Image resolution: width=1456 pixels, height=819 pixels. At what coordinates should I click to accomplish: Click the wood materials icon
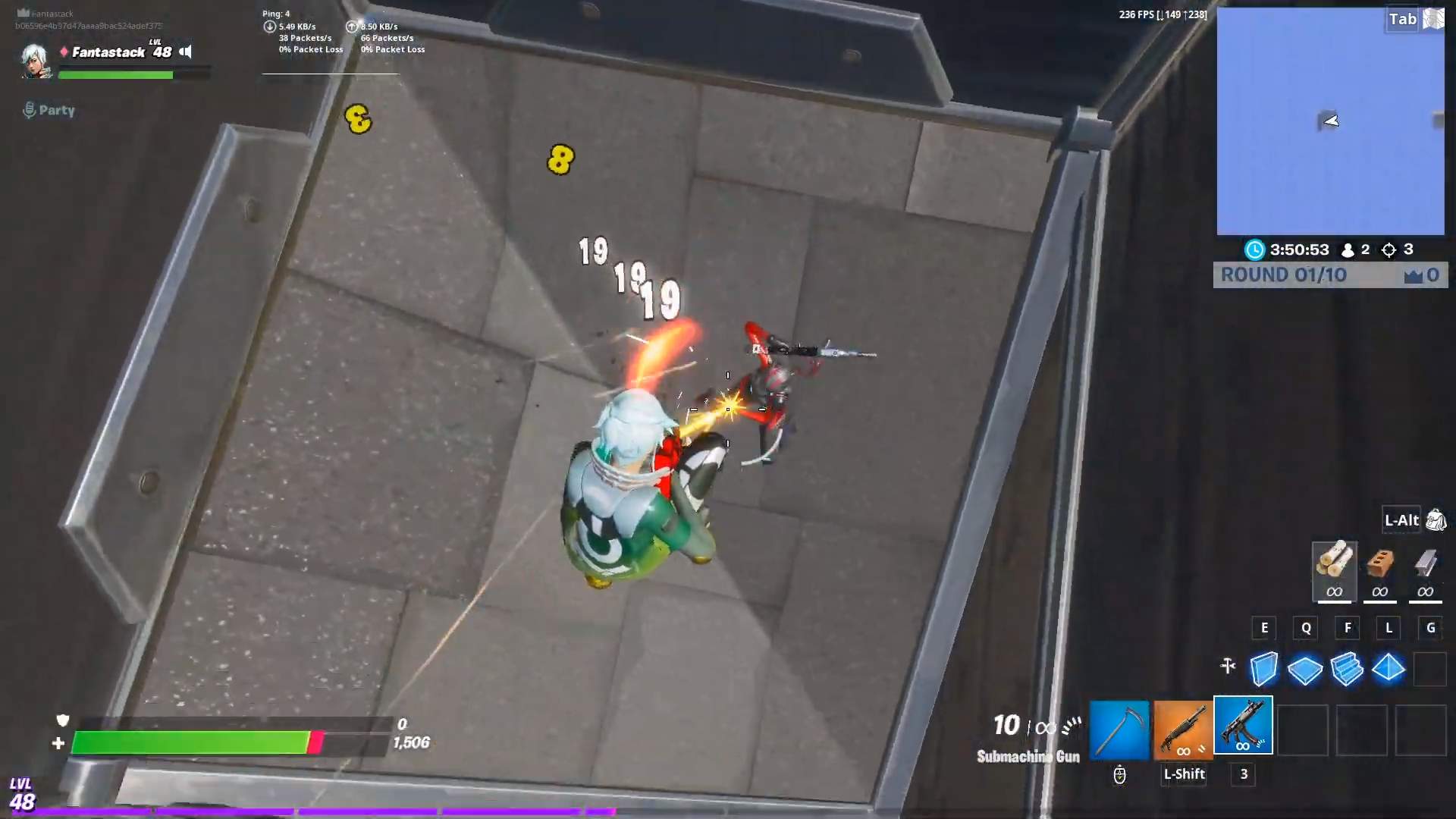point(1335,573)
